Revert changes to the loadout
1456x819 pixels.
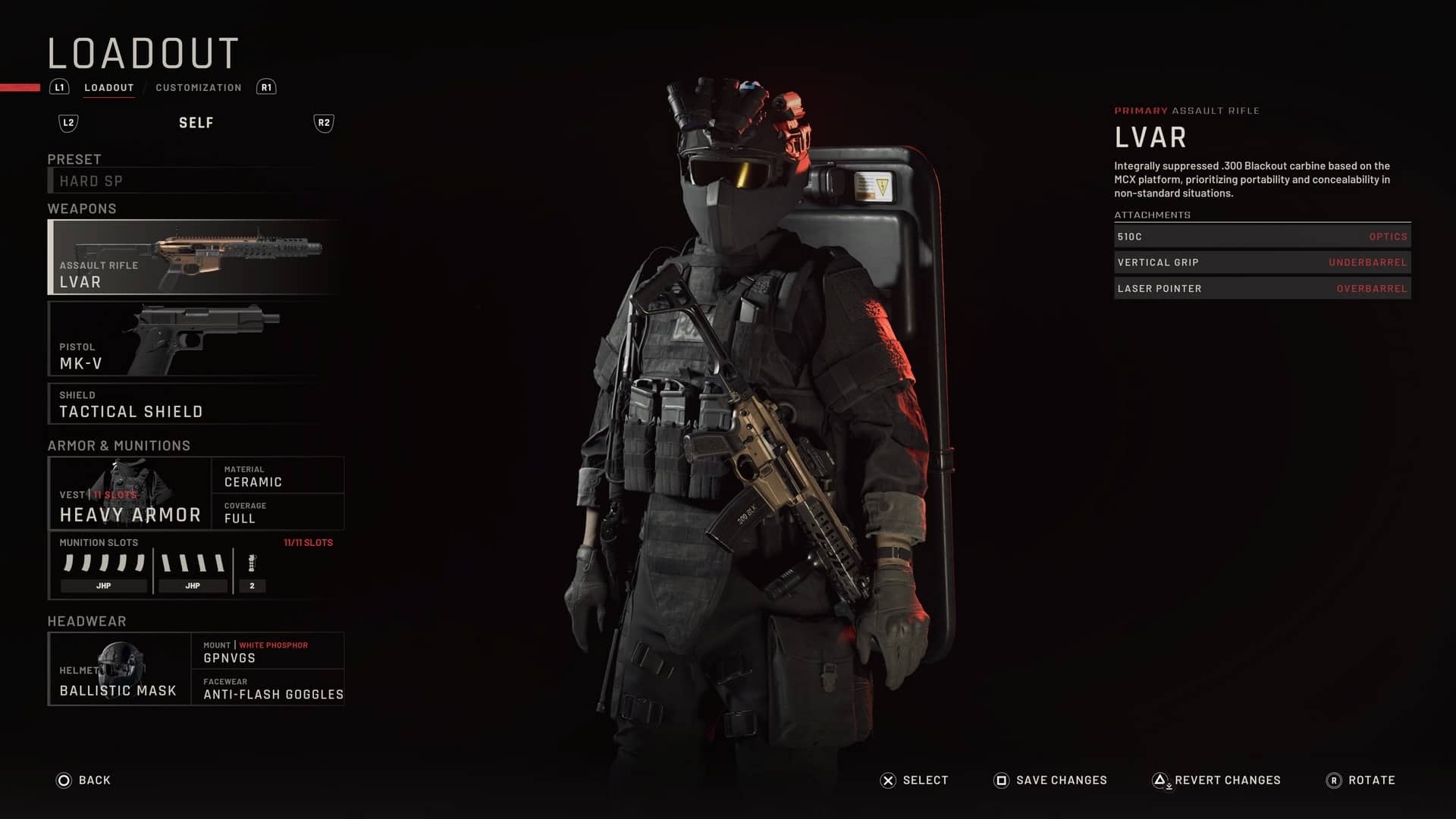1216,780
